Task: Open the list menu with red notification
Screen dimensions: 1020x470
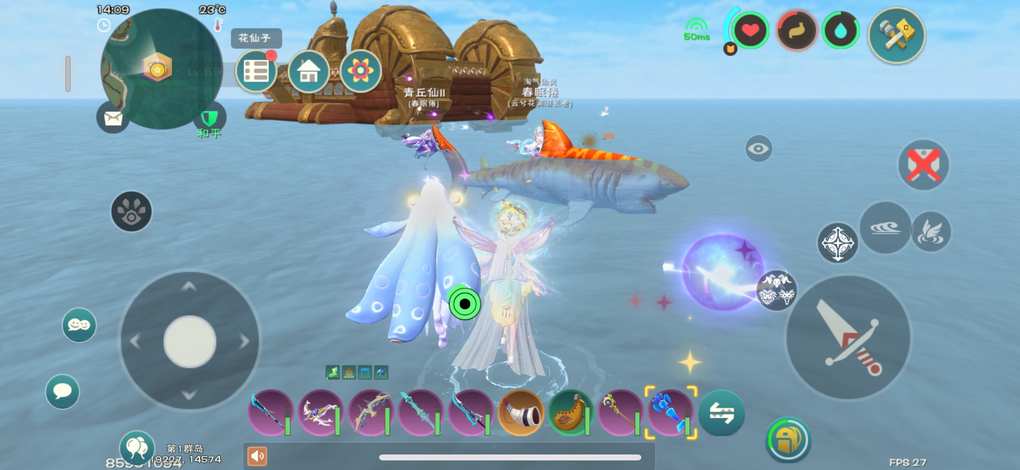Action: pos(257,71)
